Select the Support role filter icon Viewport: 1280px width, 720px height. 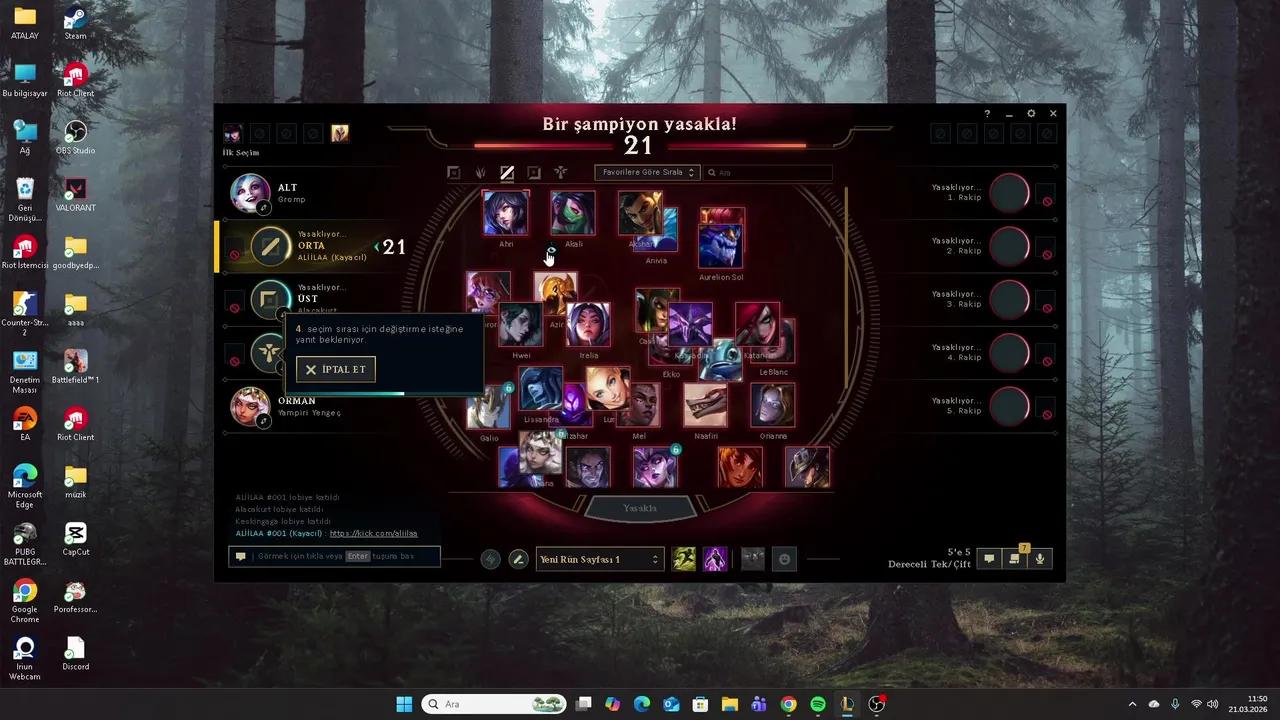pyautogui.click(x=560, y=172)
